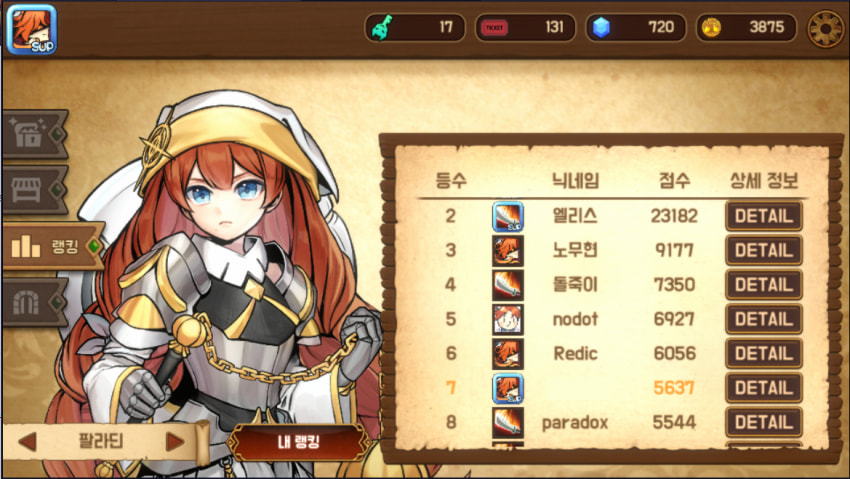Tap the green key counter
The image size is (850, 479).
(415, 28)
